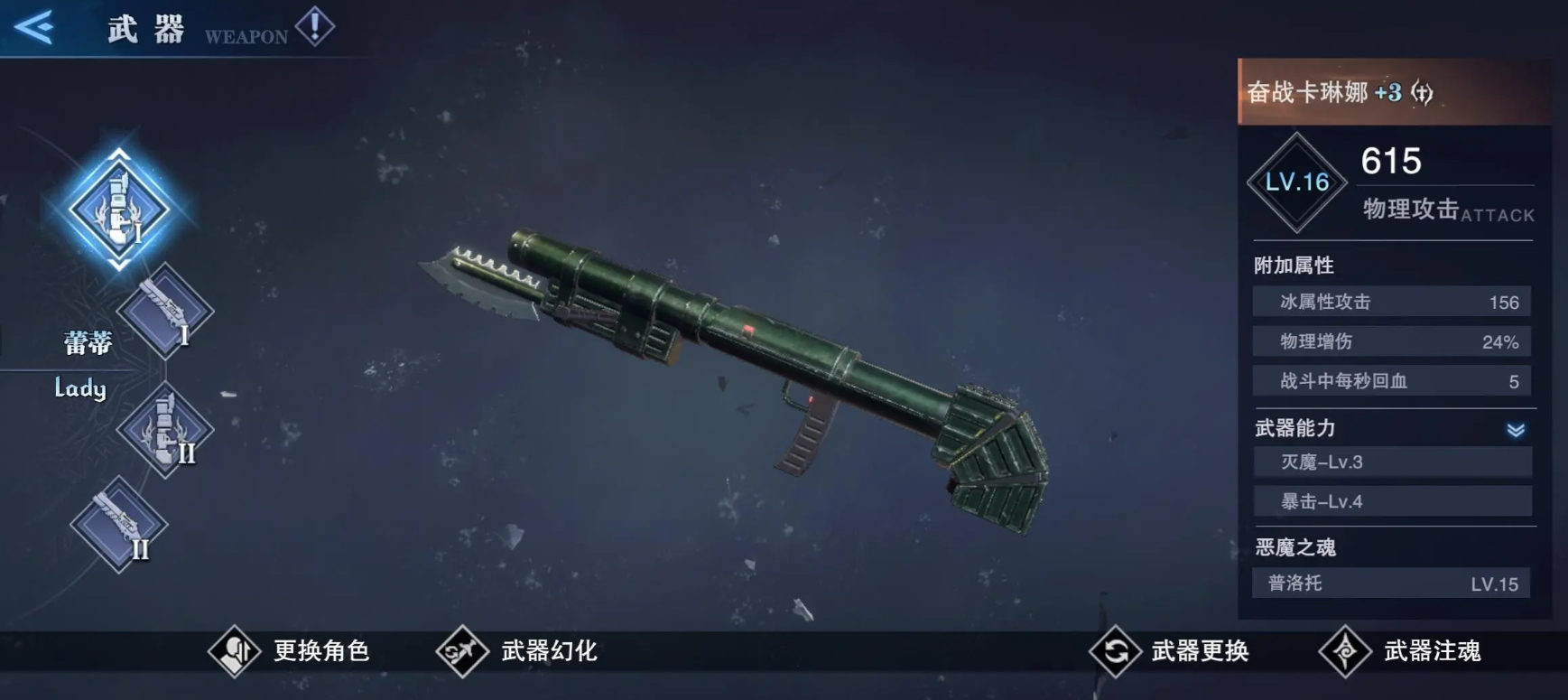Screen dimensions: 1568x700
Task: Expand the 武器能力 section arrow
Action: coord(1516,429)
